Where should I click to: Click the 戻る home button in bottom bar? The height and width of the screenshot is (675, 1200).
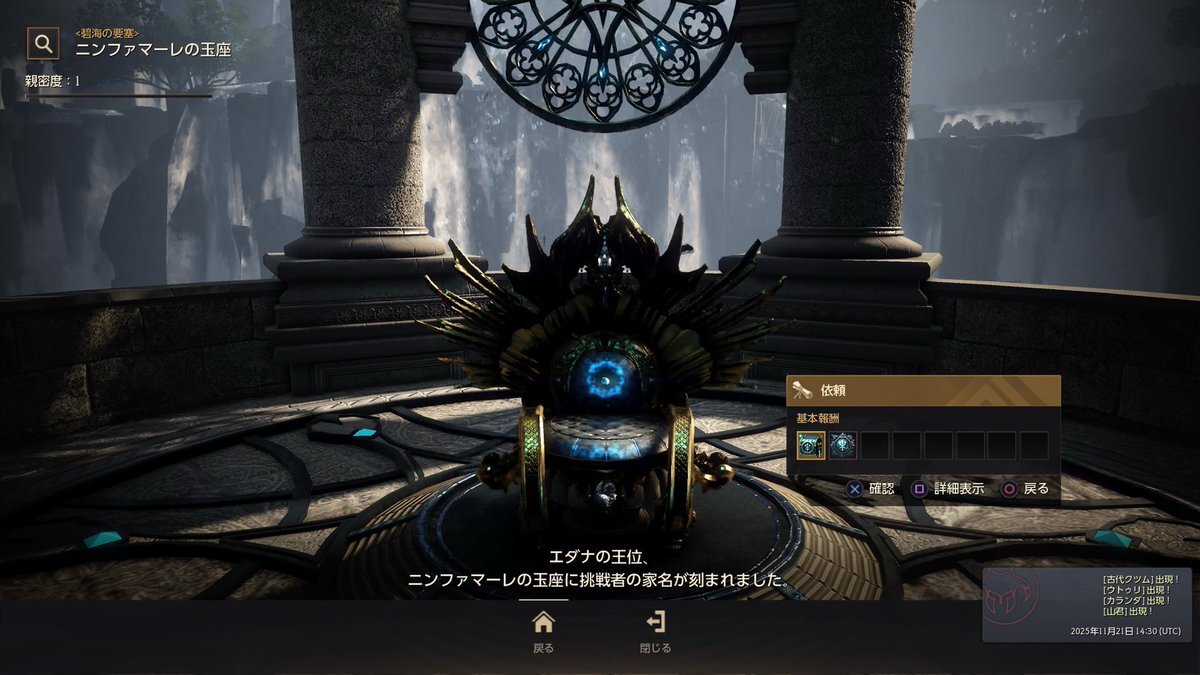point(543,631)
